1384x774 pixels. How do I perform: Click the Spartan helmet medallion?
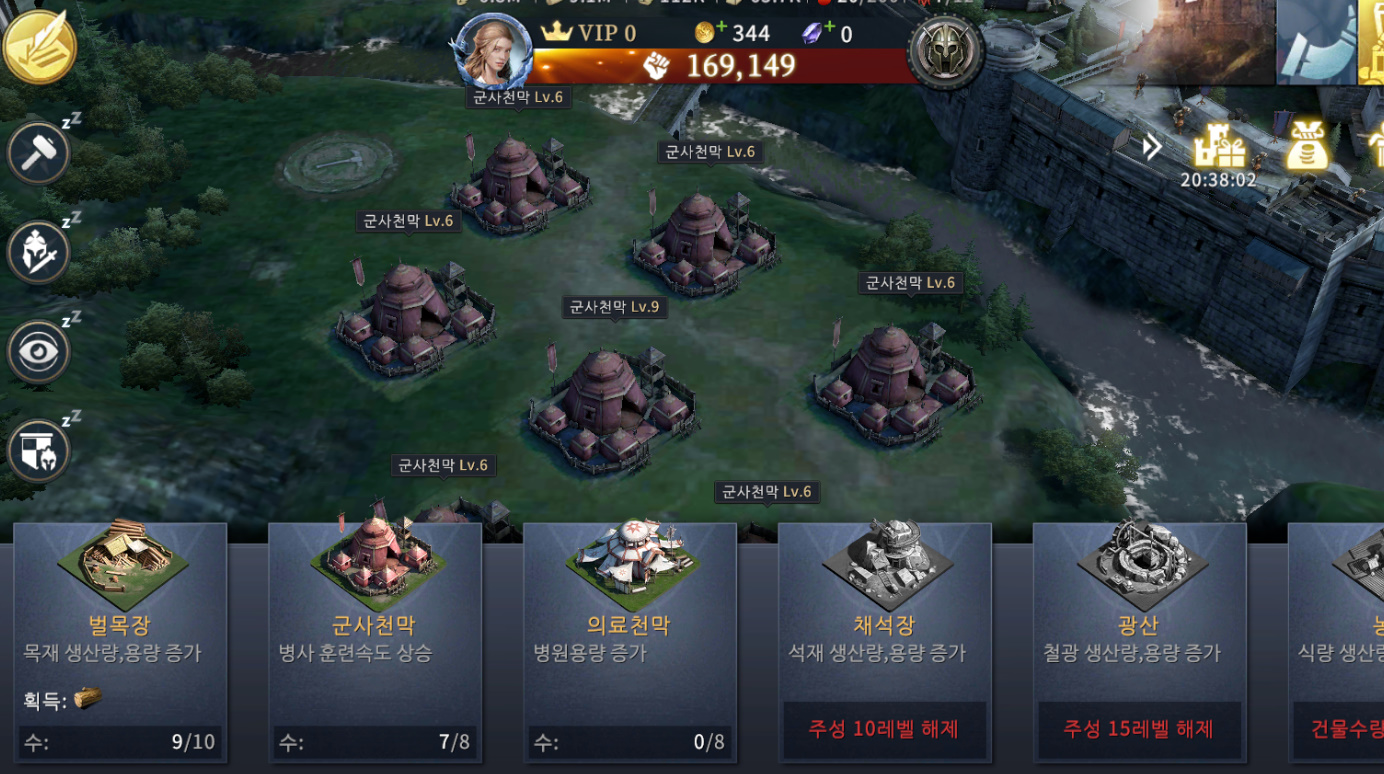coord(945,53)
